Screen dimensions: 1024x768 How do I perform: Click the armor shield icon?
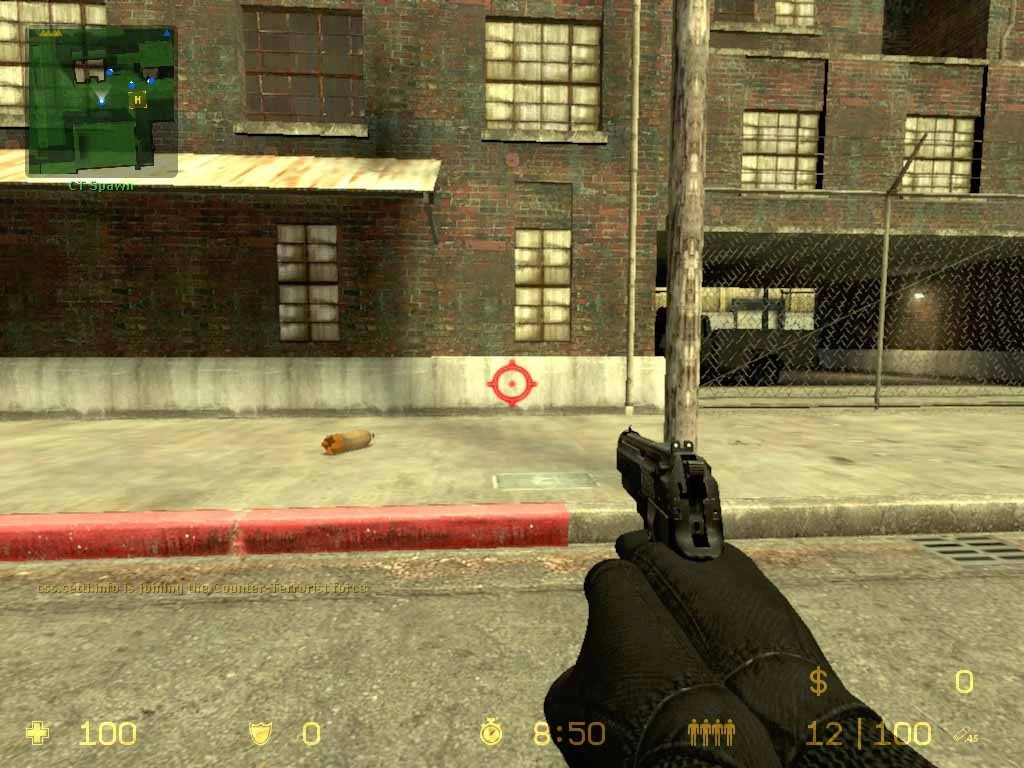click(x=261, y=733)
